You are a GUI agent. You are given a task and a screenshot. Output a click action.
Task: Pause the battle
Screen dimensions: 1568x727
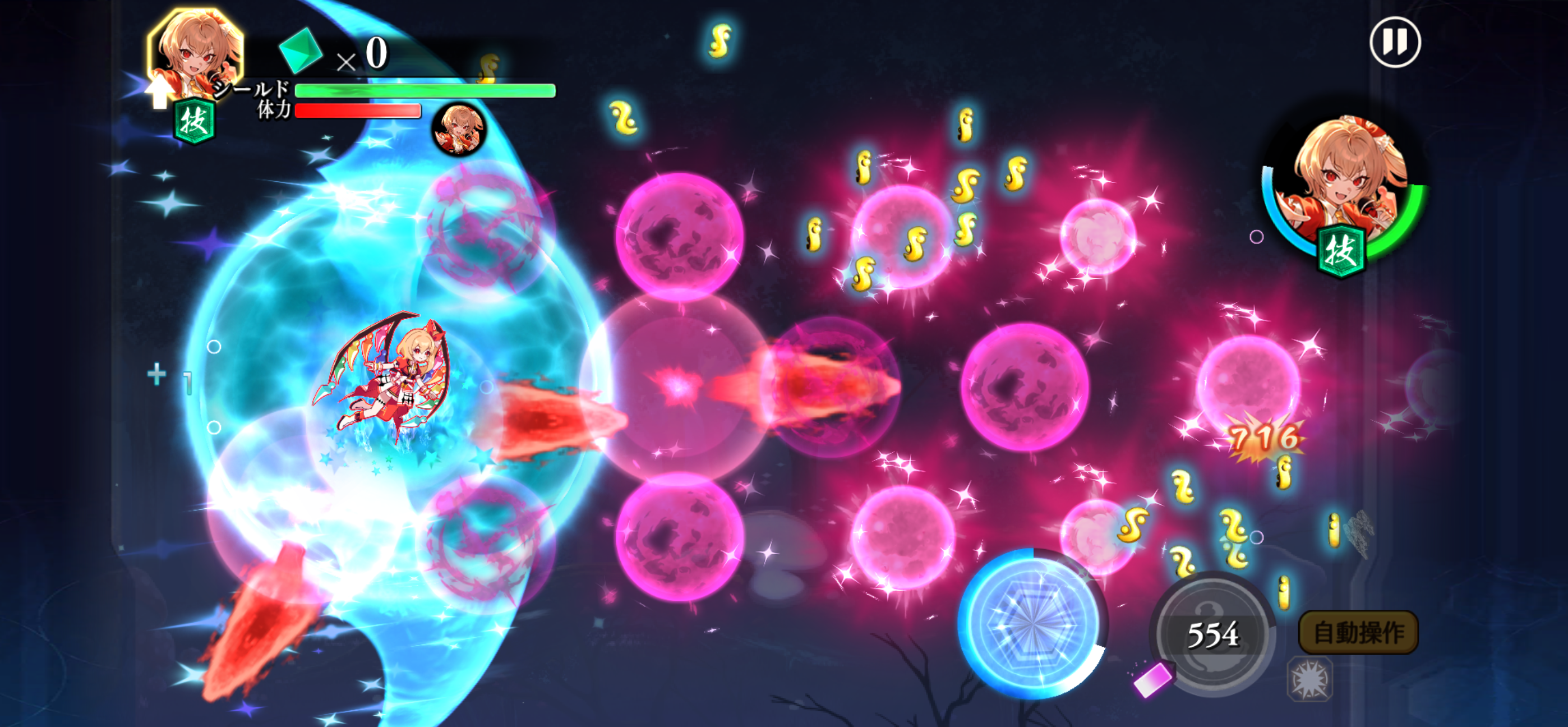pos(1395,42)
